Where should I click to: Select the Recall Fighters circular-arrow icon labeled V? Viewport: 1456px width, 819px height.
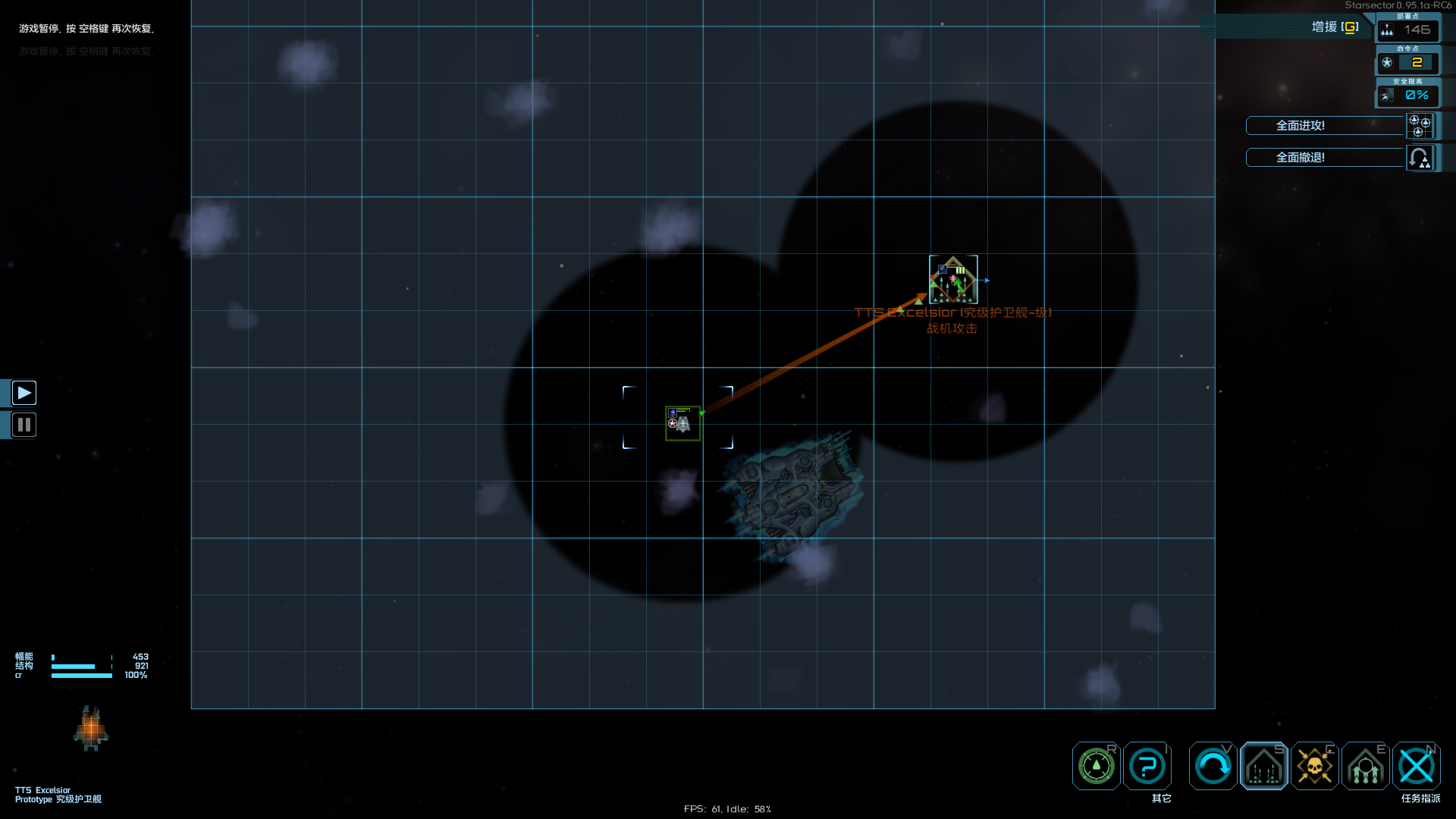(1212, 766)
